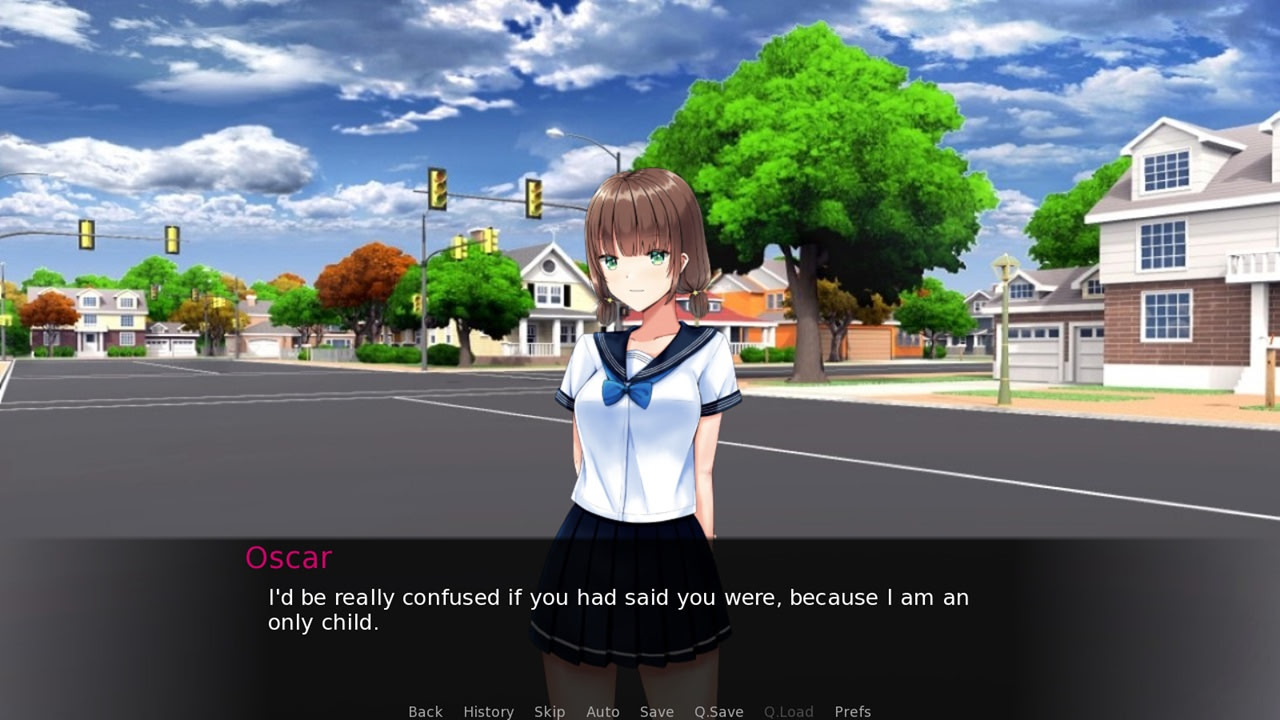Open the Save screen
This screenshot has height=720, width=1280.
click(656, 711)
